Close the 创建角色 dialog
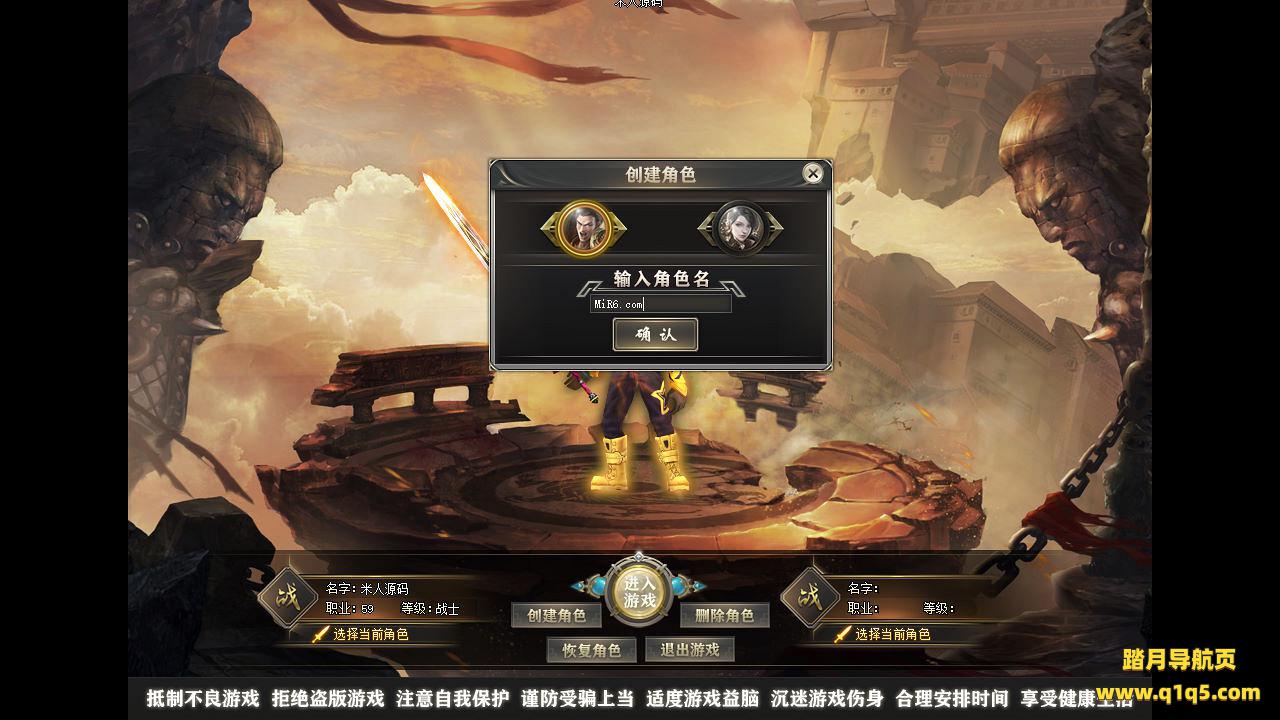This screenshot has height=720, width=1280. point(813,174)
